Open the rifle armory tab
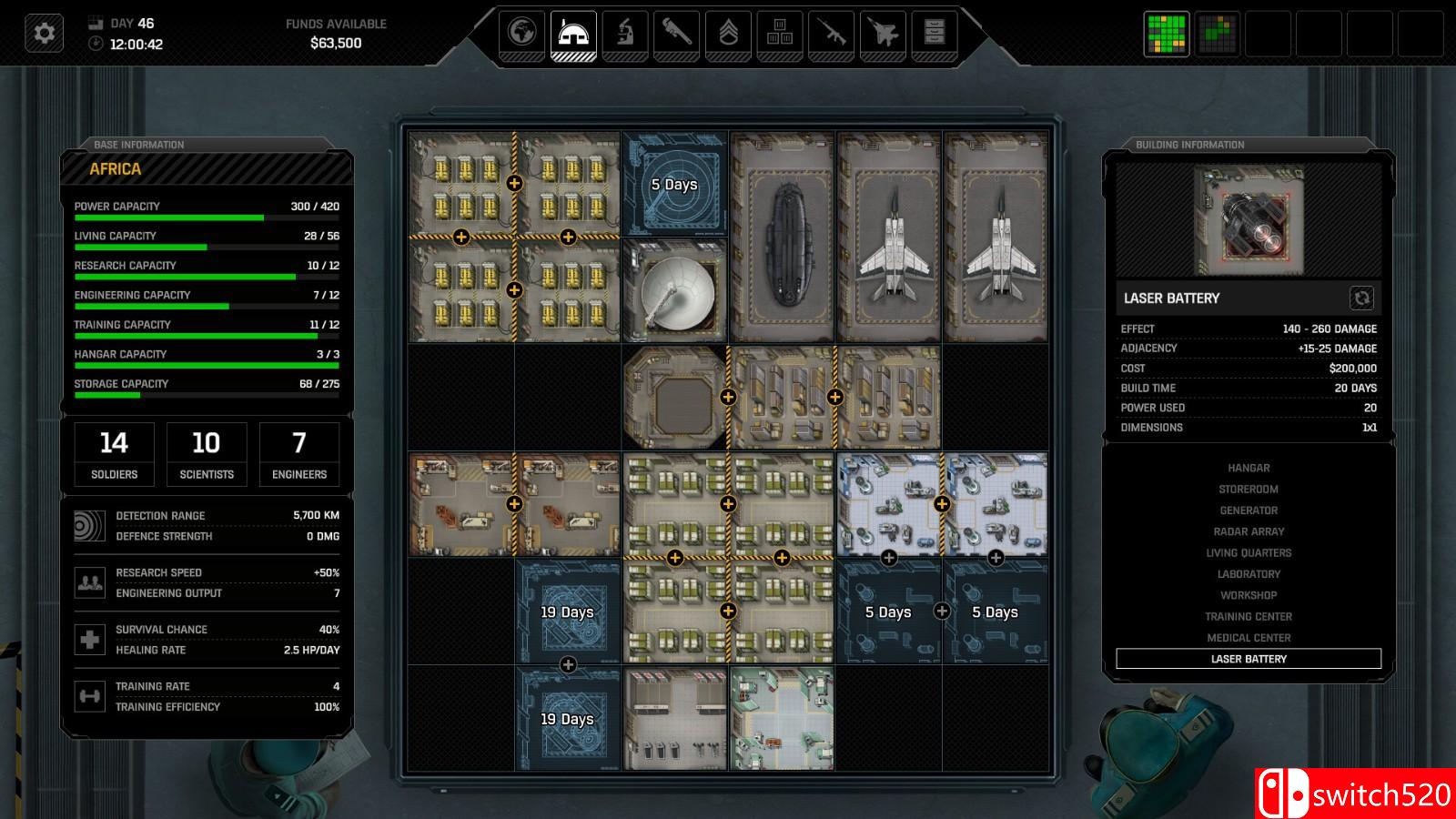 pos(831,34)
